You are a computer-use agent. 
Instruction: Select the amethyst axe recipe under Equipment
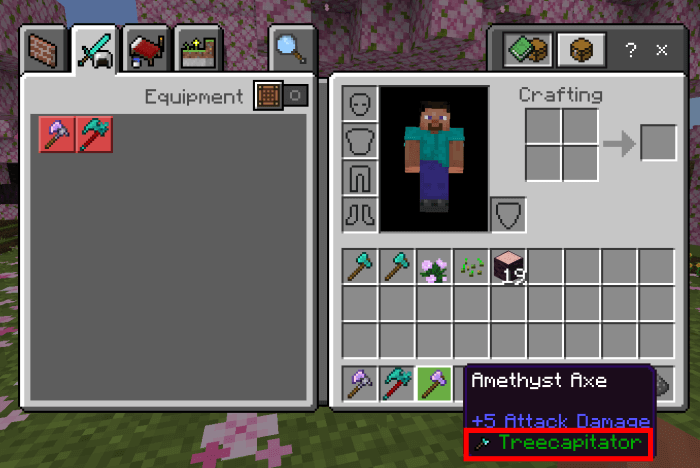58,134
